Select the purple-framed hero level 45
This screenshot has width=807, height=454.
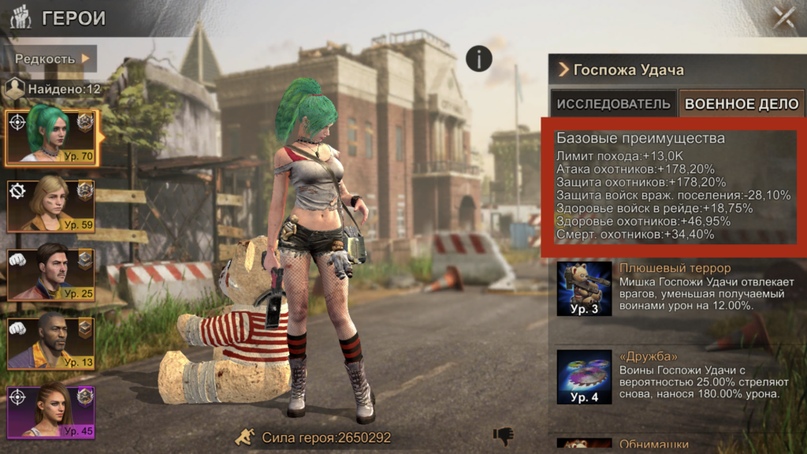pos(51,412)
